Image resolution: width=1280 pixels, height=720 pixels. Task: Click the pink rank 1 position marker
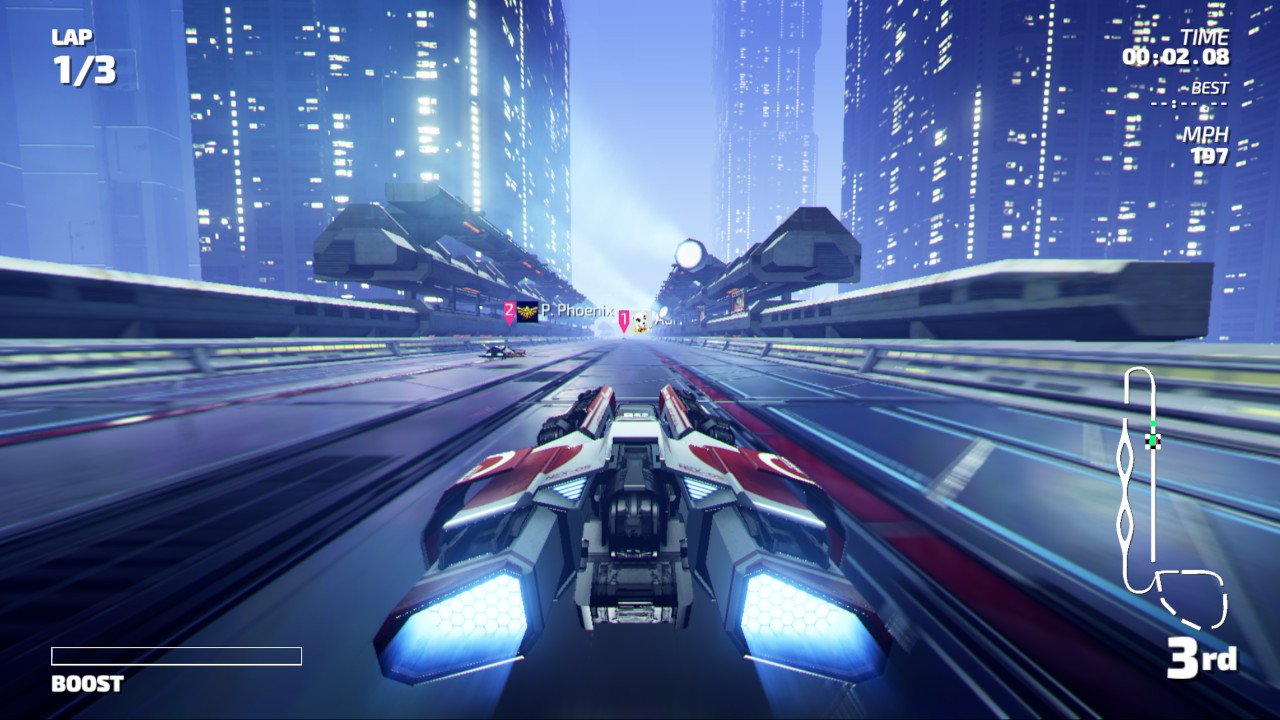click(x=624, y=321)
